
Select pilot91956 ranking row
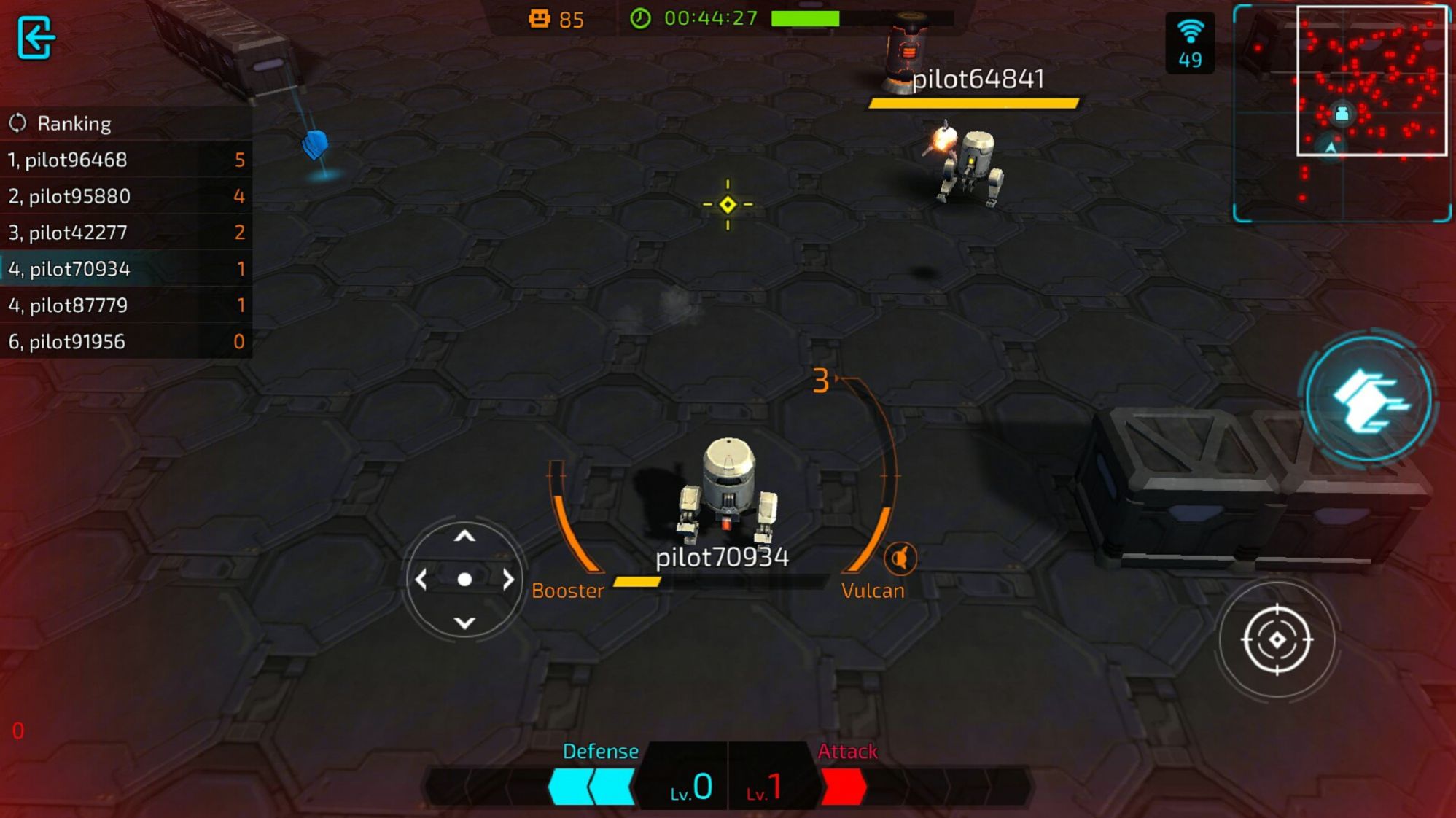coord(125,341)
